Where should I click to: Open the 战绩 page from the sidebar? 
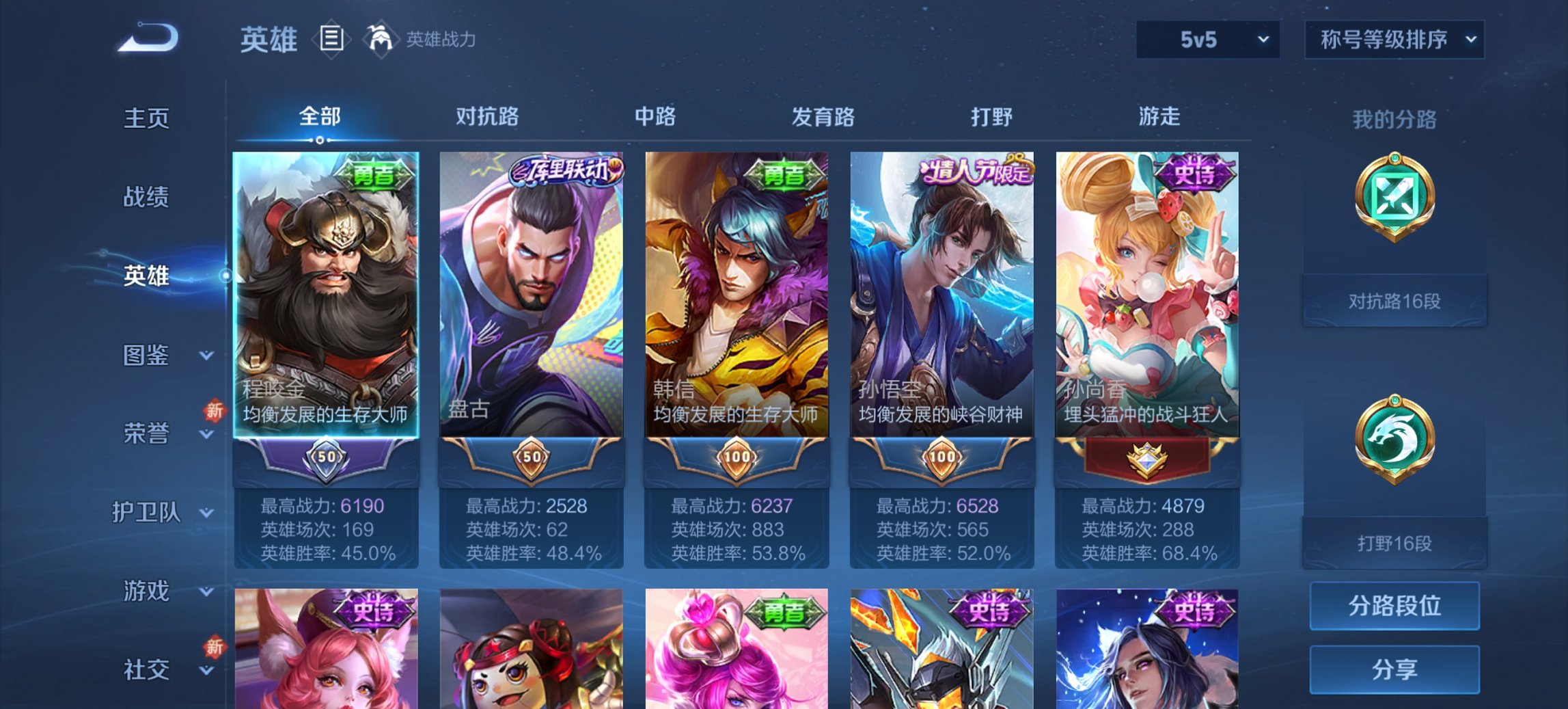tap(147, 197)
